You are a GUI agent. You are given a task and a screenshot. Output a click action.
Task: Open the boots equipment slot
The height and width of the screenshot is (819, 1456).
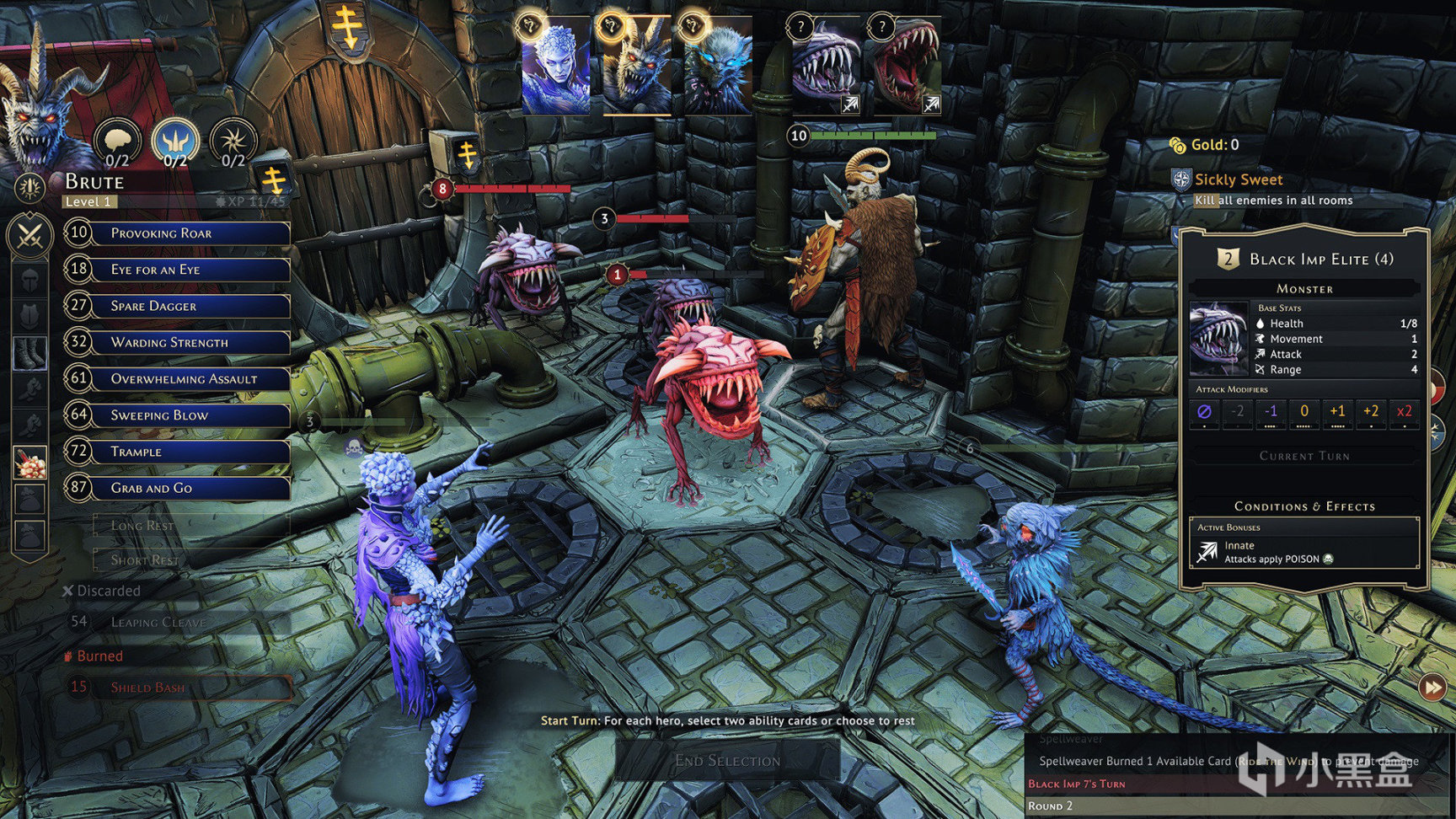coord(30,353)
